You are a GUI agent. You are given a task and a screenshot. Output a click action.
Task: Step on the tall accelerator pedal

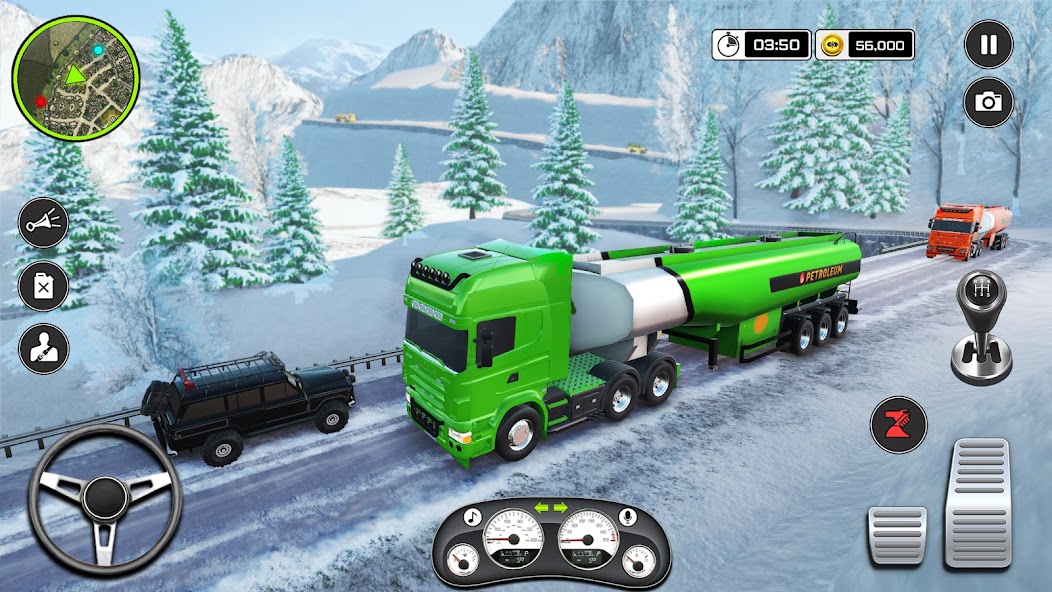(977, 502)
